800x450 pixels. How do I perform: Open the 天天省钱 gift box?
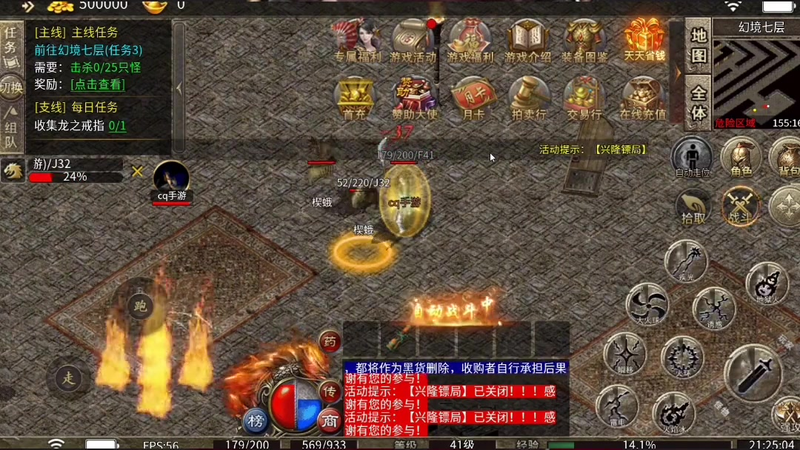click(x=645, y=38)
